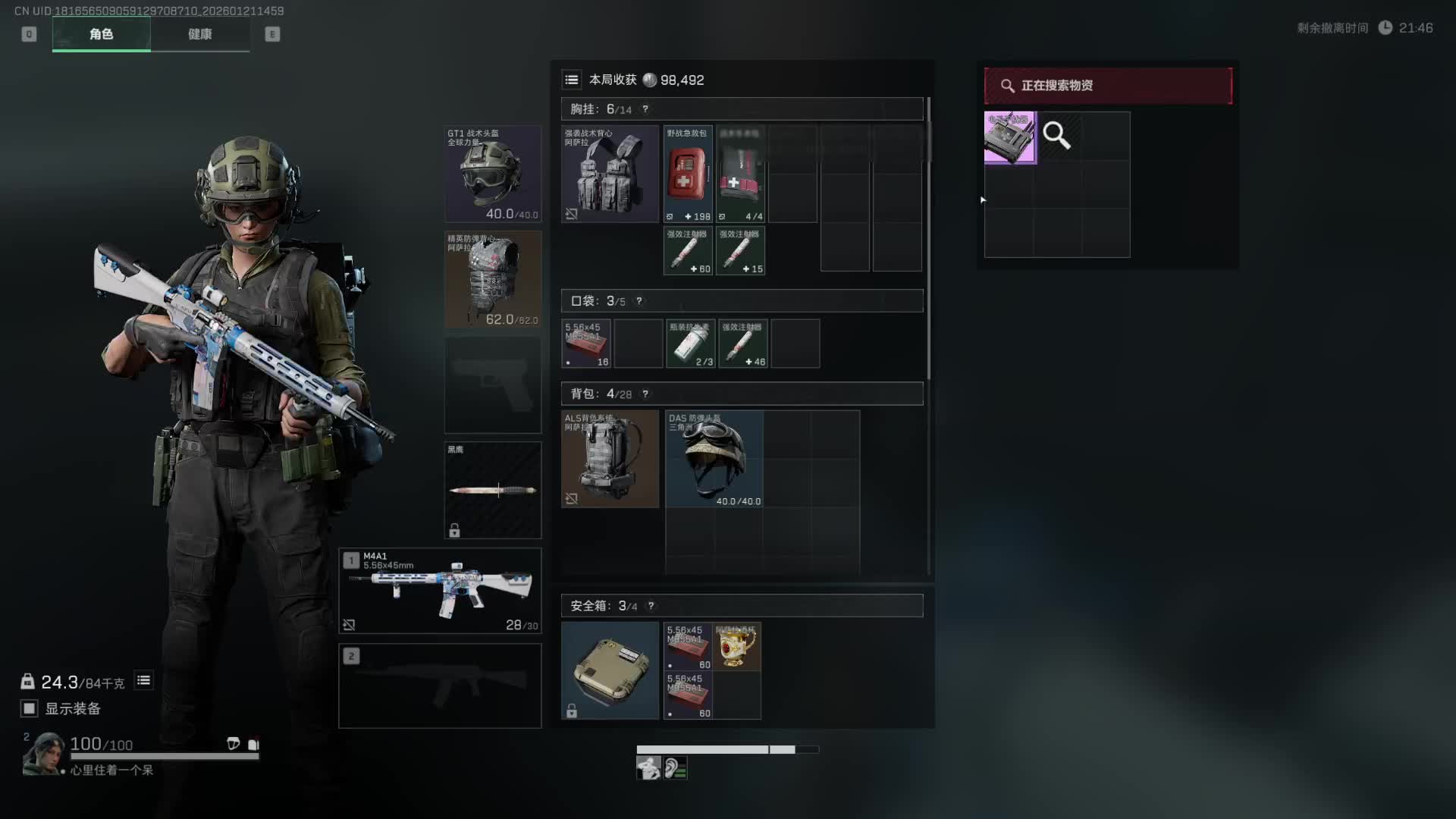The height and width of the screenshot is (819, 1456).
Task: Show the 安全箱 help question mark
Action: (x=651, y=606)
